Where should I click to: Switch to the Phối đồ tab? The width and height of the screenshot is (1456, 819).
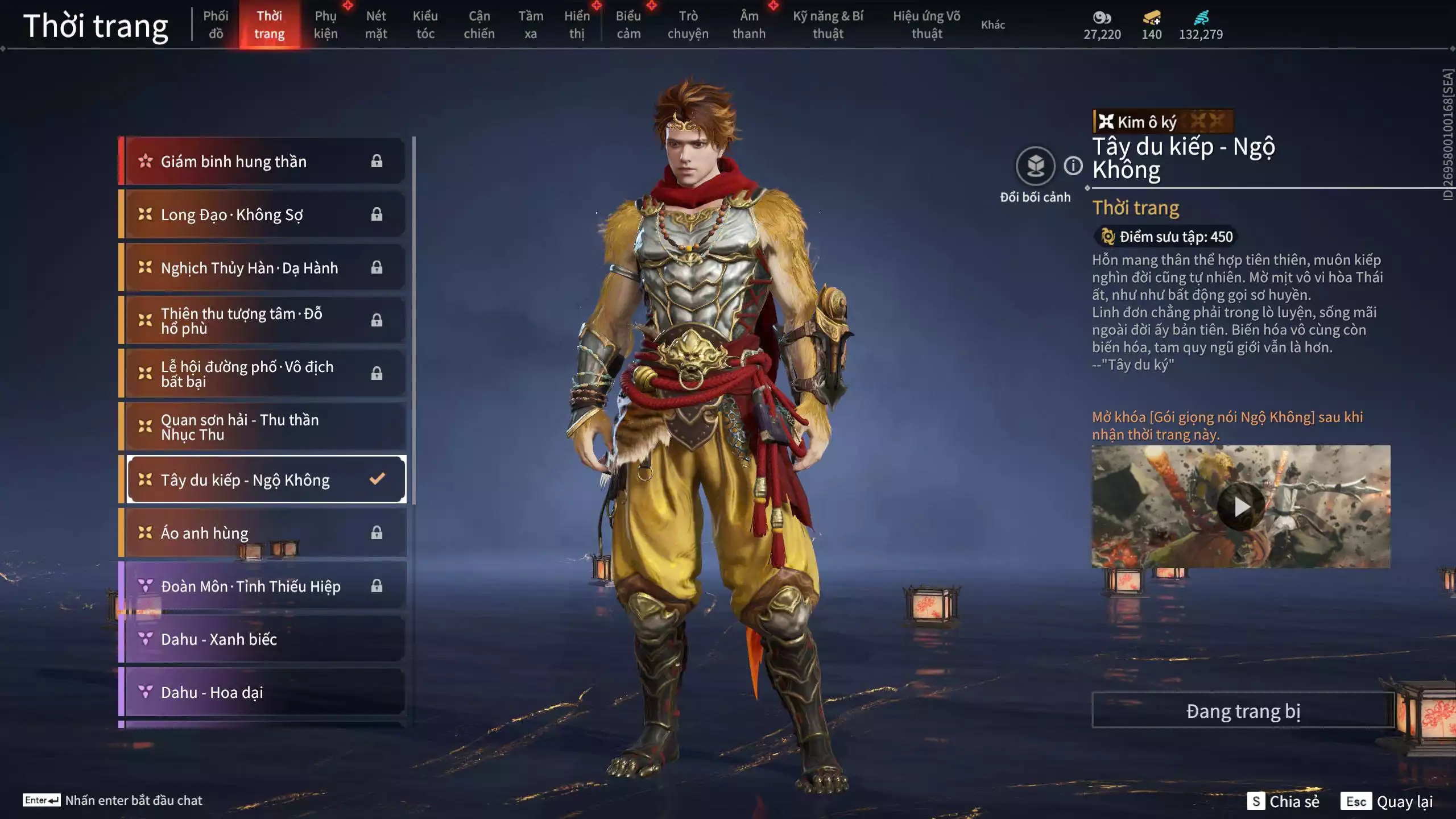(x=216, y=24)
